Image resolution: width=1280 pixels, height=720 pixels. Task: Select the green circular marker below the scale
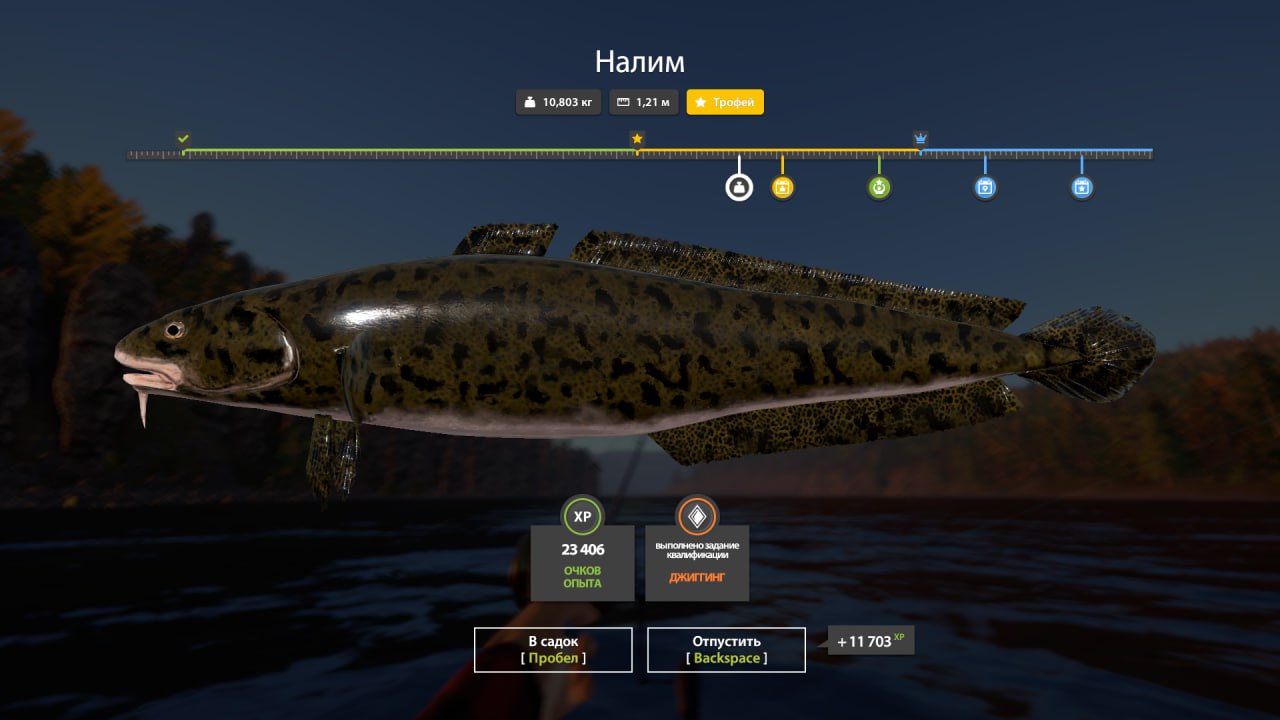coord(879,187)
